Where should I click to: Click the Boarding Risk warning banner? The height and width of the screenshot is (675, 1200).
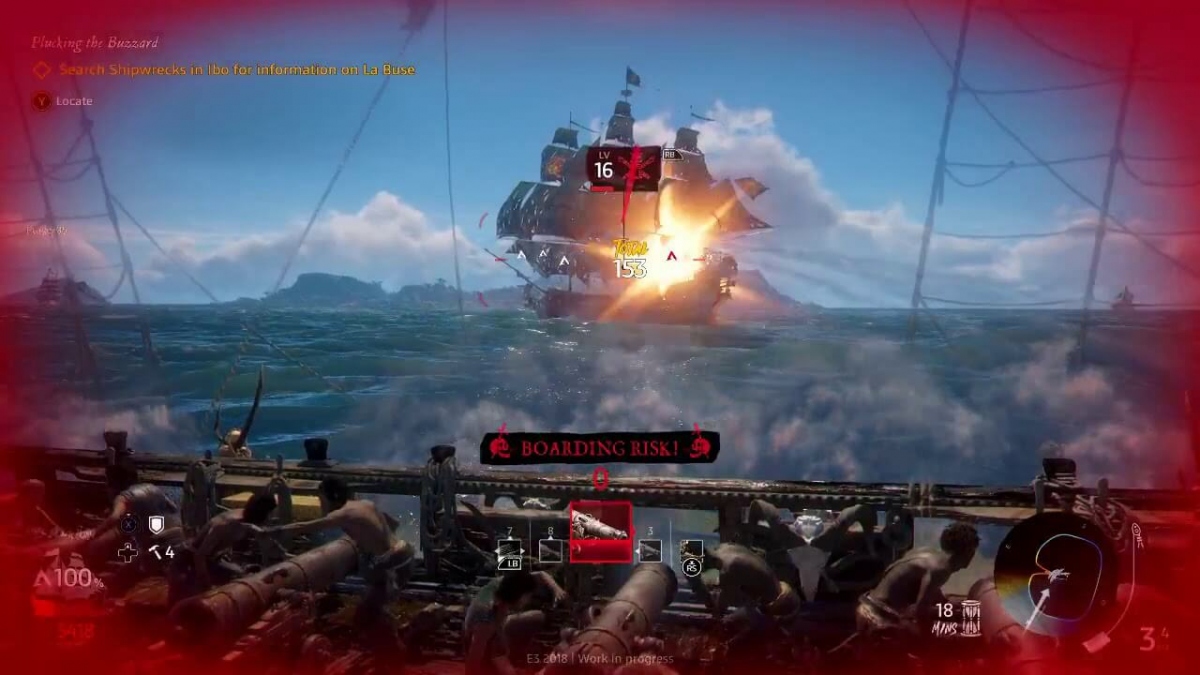click(599, 448)
